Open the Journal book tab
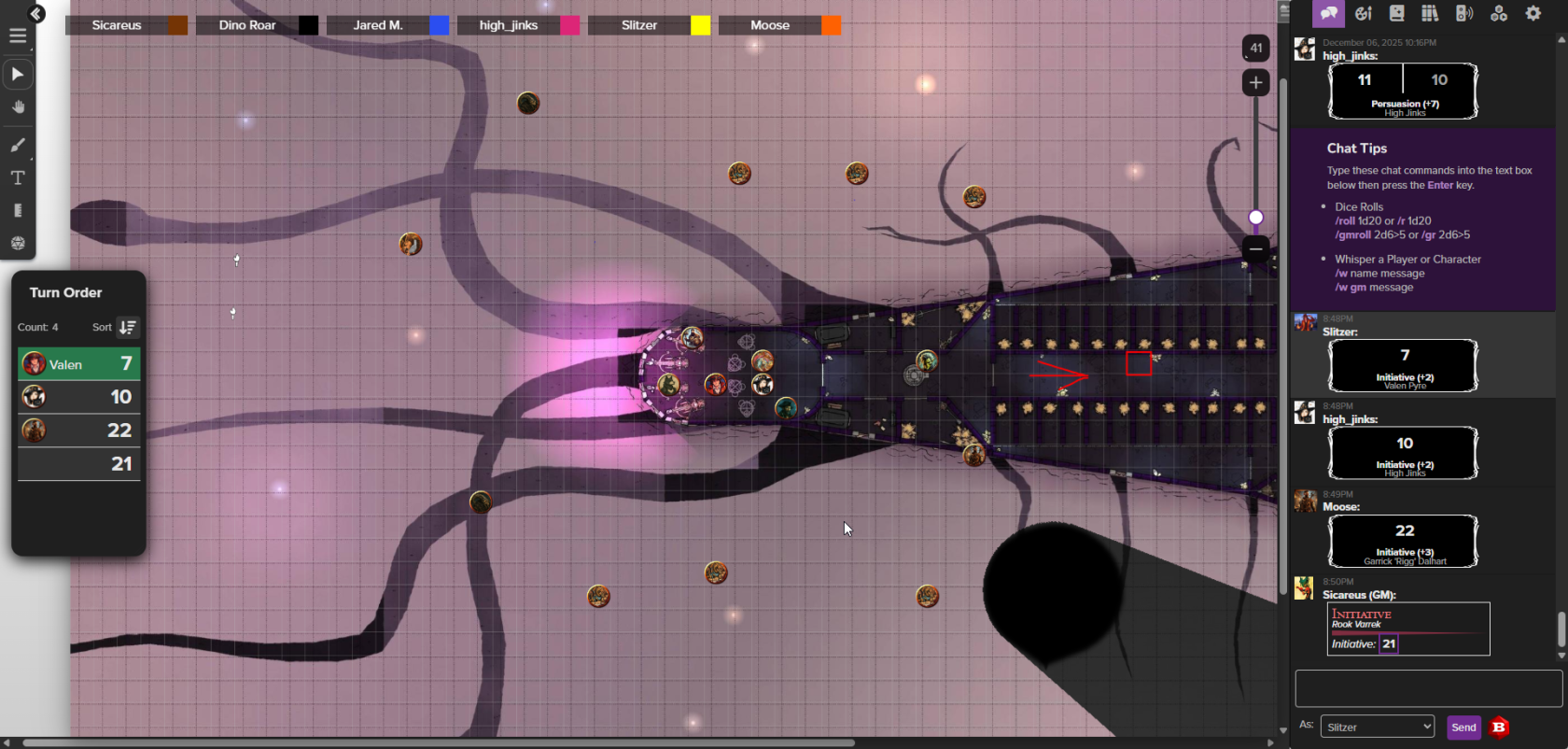Image resolution: width=1568 pixels, height=749 pixels. (1396, 13)
